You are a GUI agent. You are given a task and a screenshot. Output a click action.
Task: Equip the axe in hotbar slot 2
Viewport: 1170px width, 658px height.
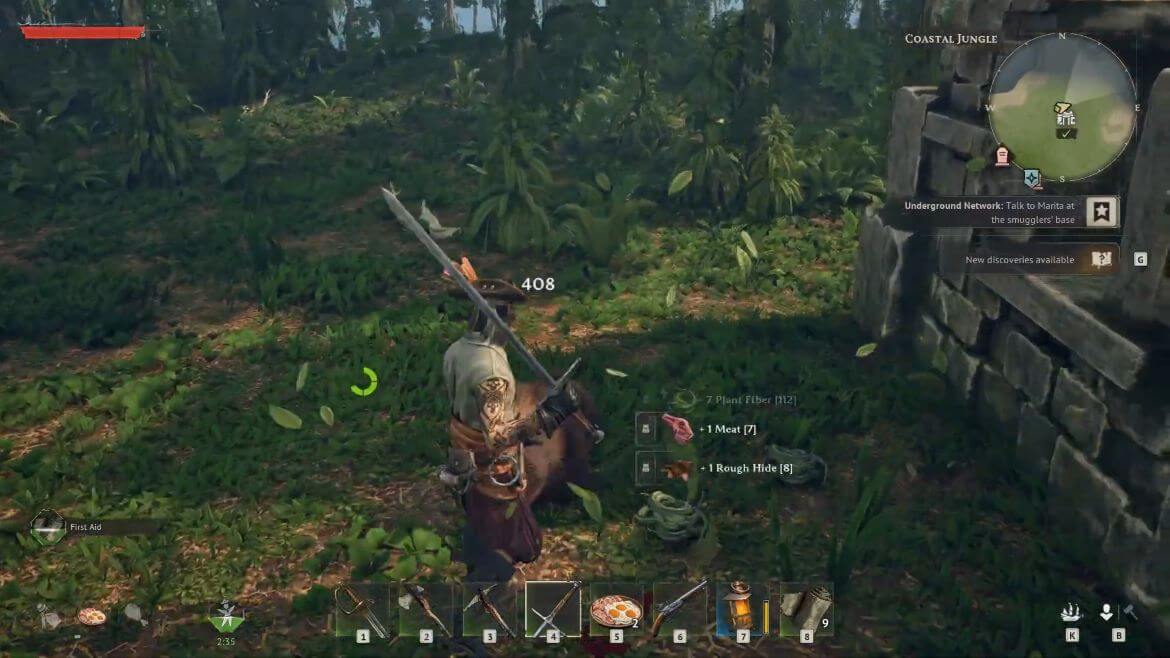(425, 609)
